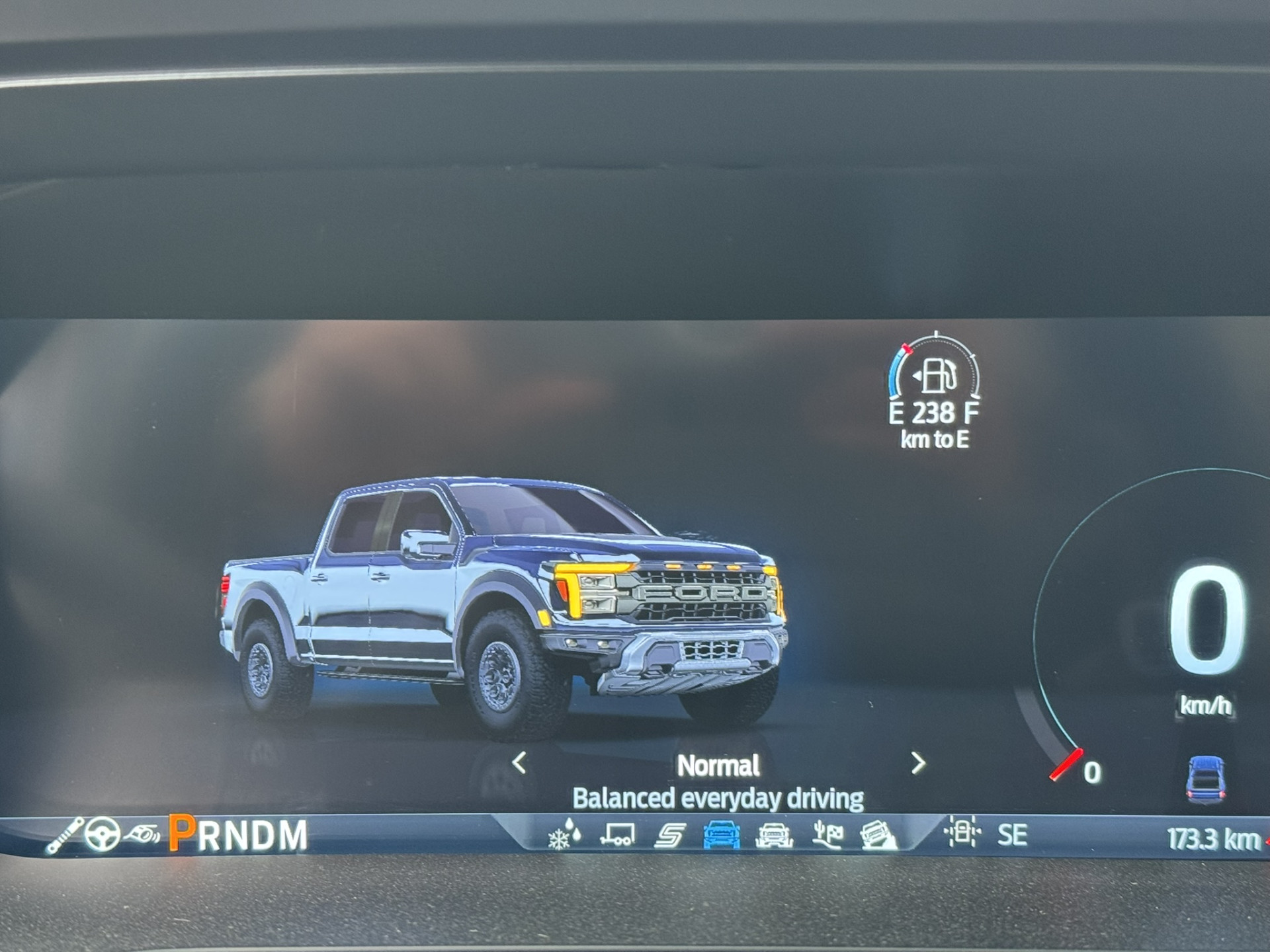Switch to the Off-Road truck mode icon
This screenshot has width=1270, height=952.
tap(773, 836)
